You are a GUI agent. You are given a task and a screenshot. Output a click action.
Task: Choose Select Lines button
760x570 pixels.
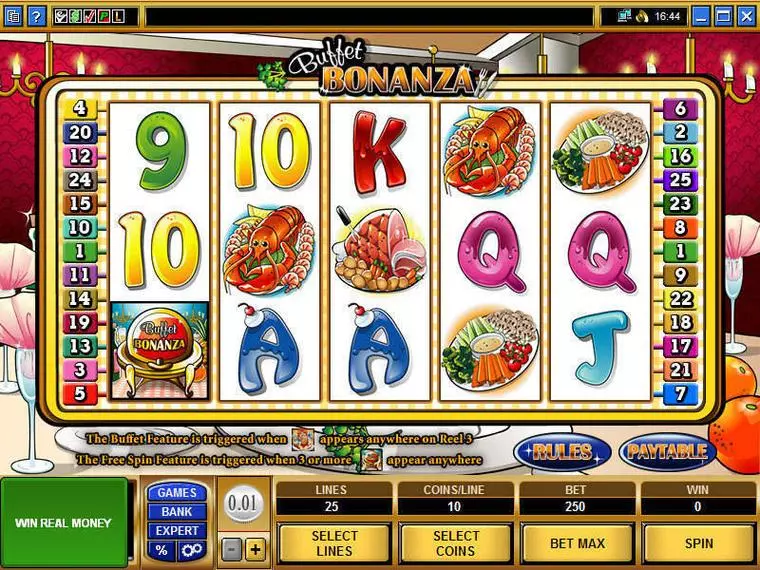(333, 543)
